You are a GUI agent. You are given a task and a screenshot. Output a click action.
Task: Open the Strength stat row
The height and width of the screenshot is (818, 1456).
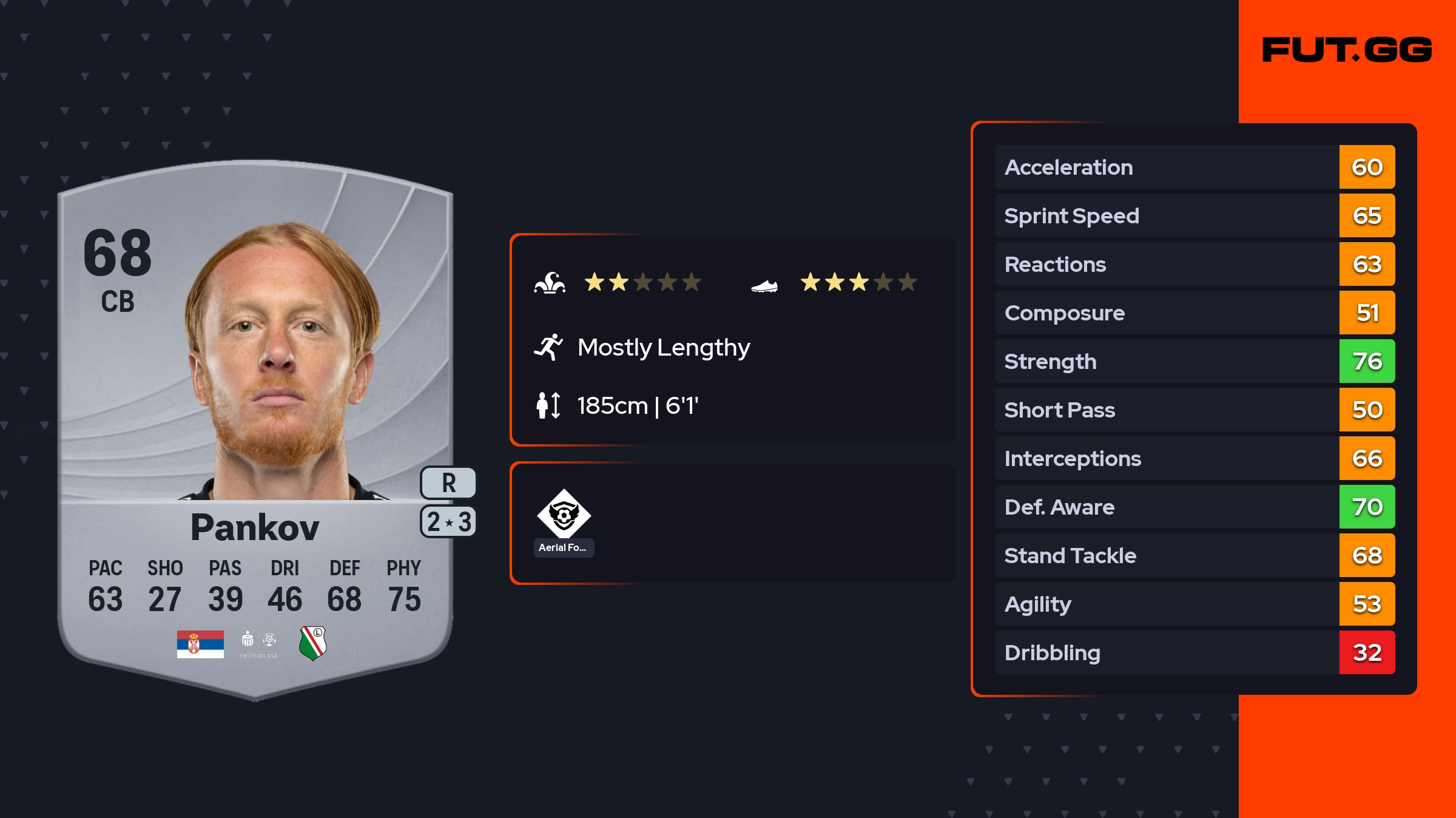pyautogui.click(x=1194, y=361)
